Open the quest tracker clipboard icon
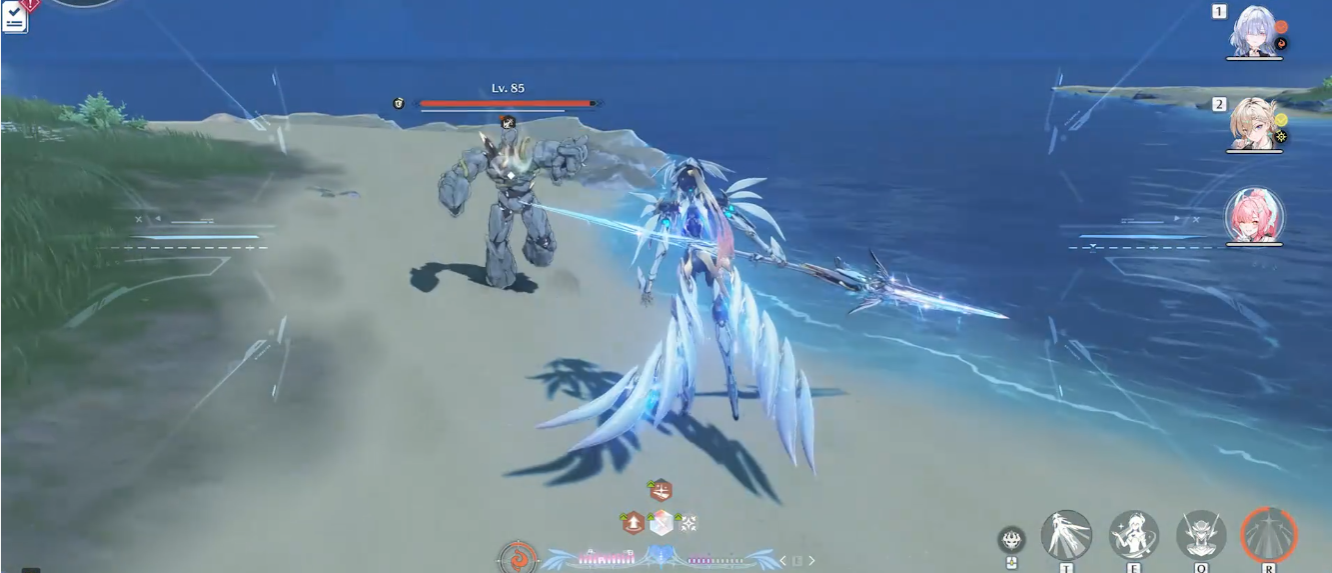This screenshot has width=1332, height=573. [14, 18]
